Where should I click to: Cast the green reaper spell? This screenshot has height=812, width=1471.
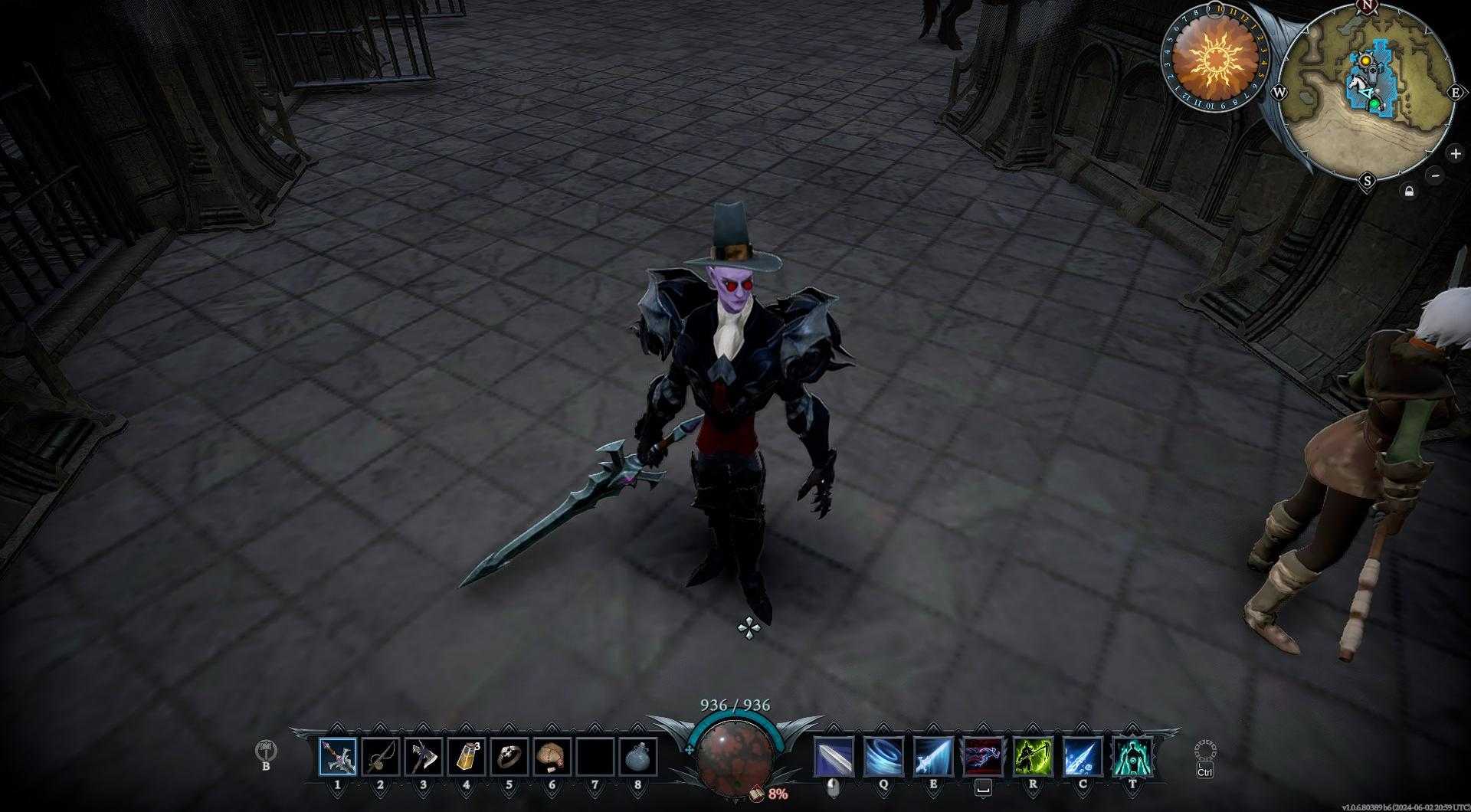click(x=1033, y=757)
